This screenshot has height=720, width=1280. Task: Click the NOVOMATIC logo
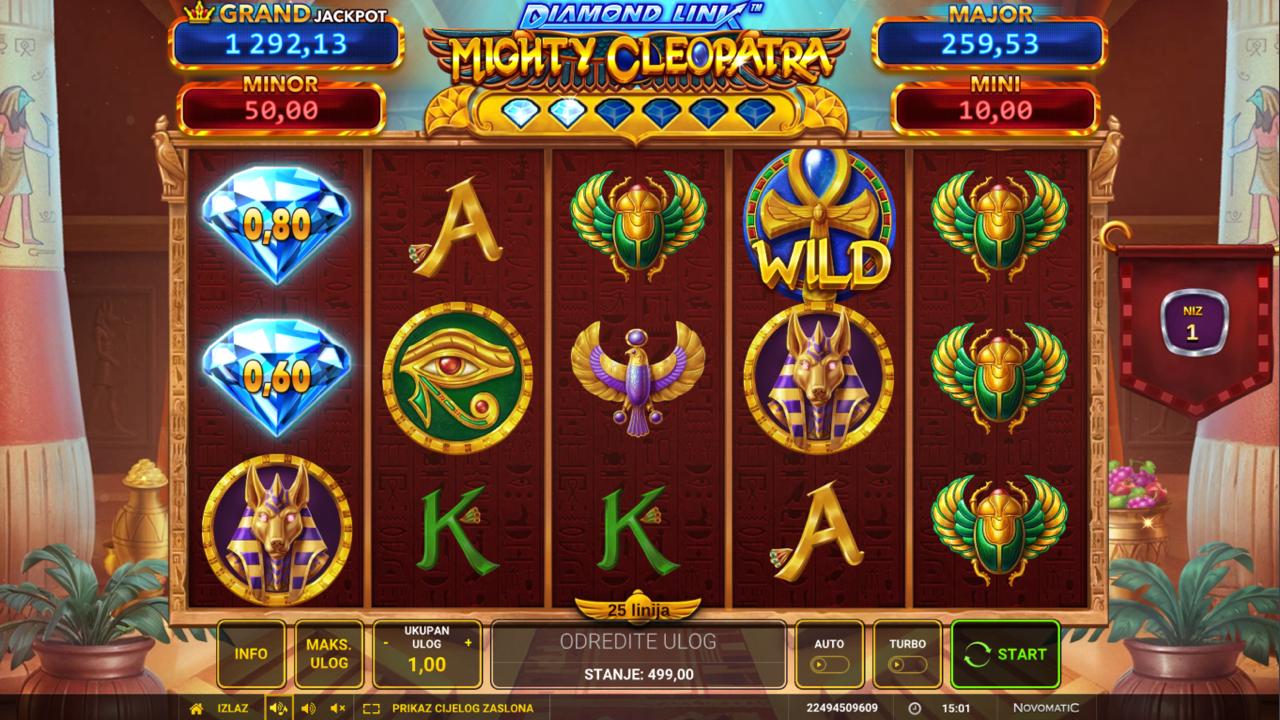pyautogui.click(x=1045, y=708)
